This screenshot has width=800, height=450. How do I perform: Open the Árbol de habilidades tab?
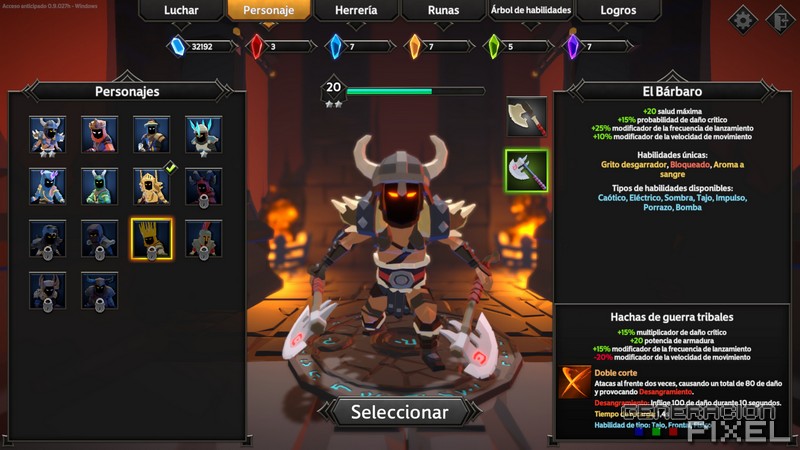pyautogui.click(x=530, y=10)
